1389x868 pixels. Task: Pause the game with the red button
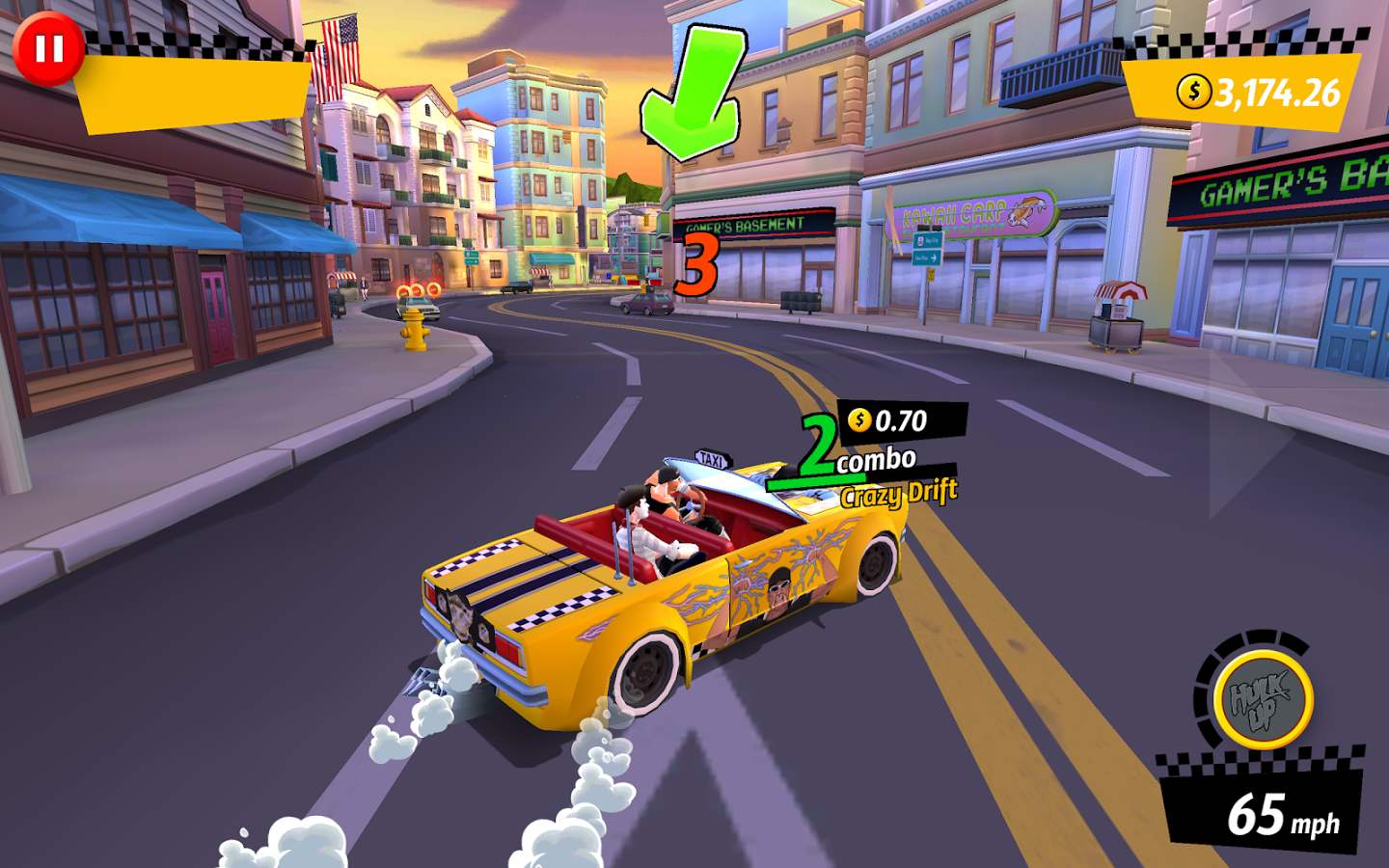(x=48, y=49)
